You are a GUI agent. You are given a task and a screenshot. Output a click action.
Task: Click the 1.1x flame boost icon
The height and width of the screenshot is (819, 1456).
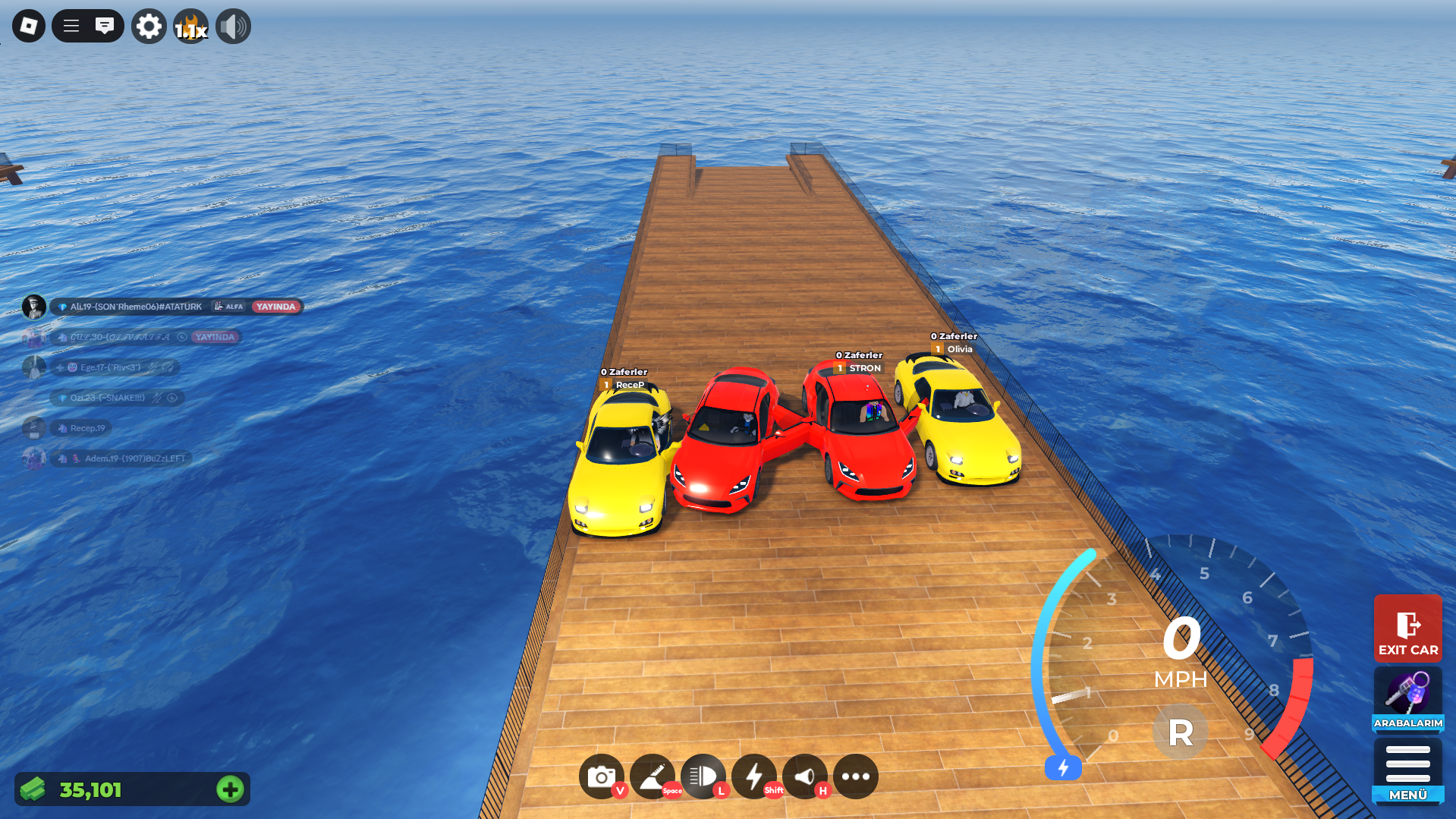tap(191, 27)
